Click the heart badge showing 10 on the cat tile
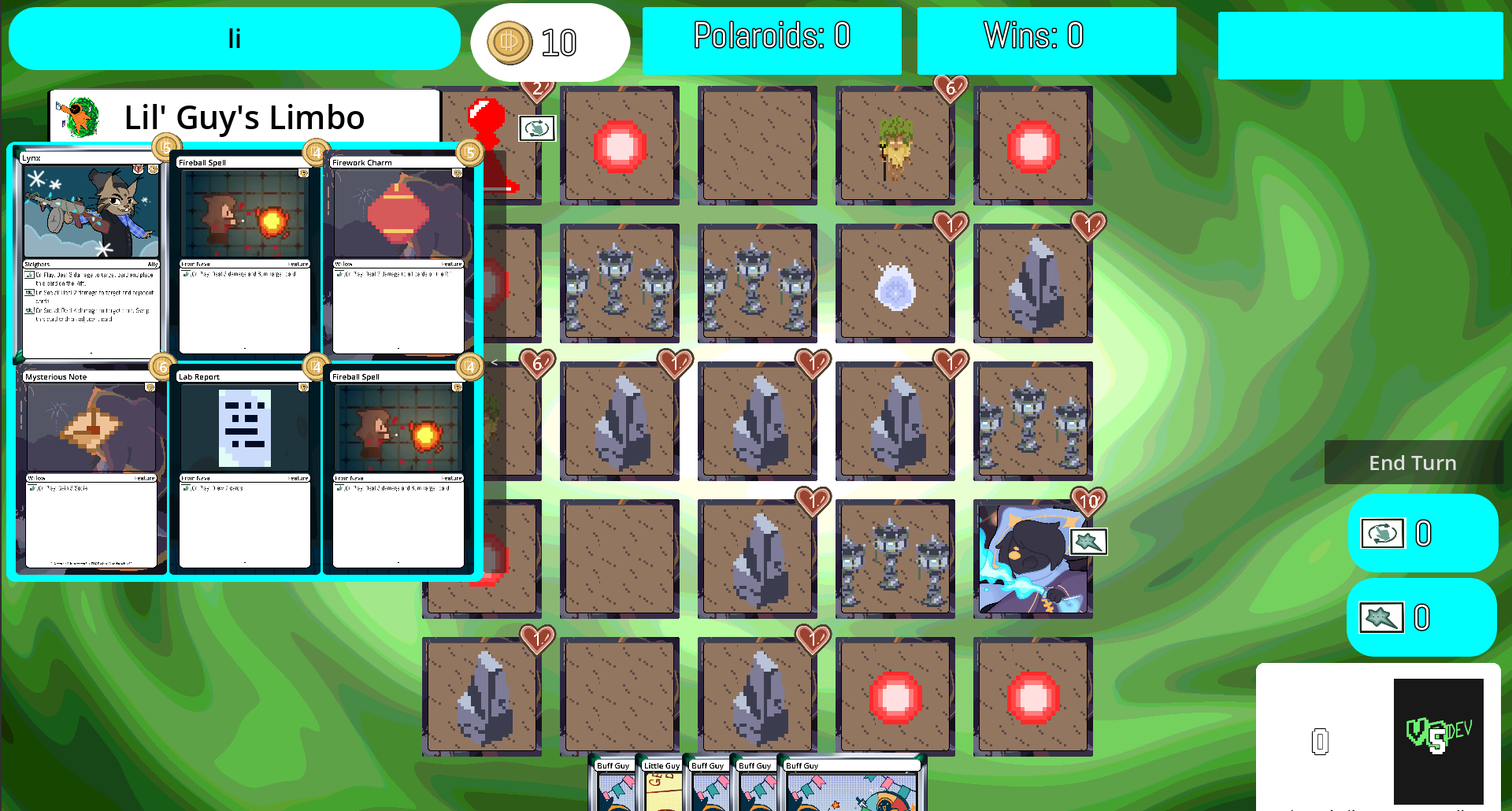The image size is (1512, 811). click(x=1090, y=501)
